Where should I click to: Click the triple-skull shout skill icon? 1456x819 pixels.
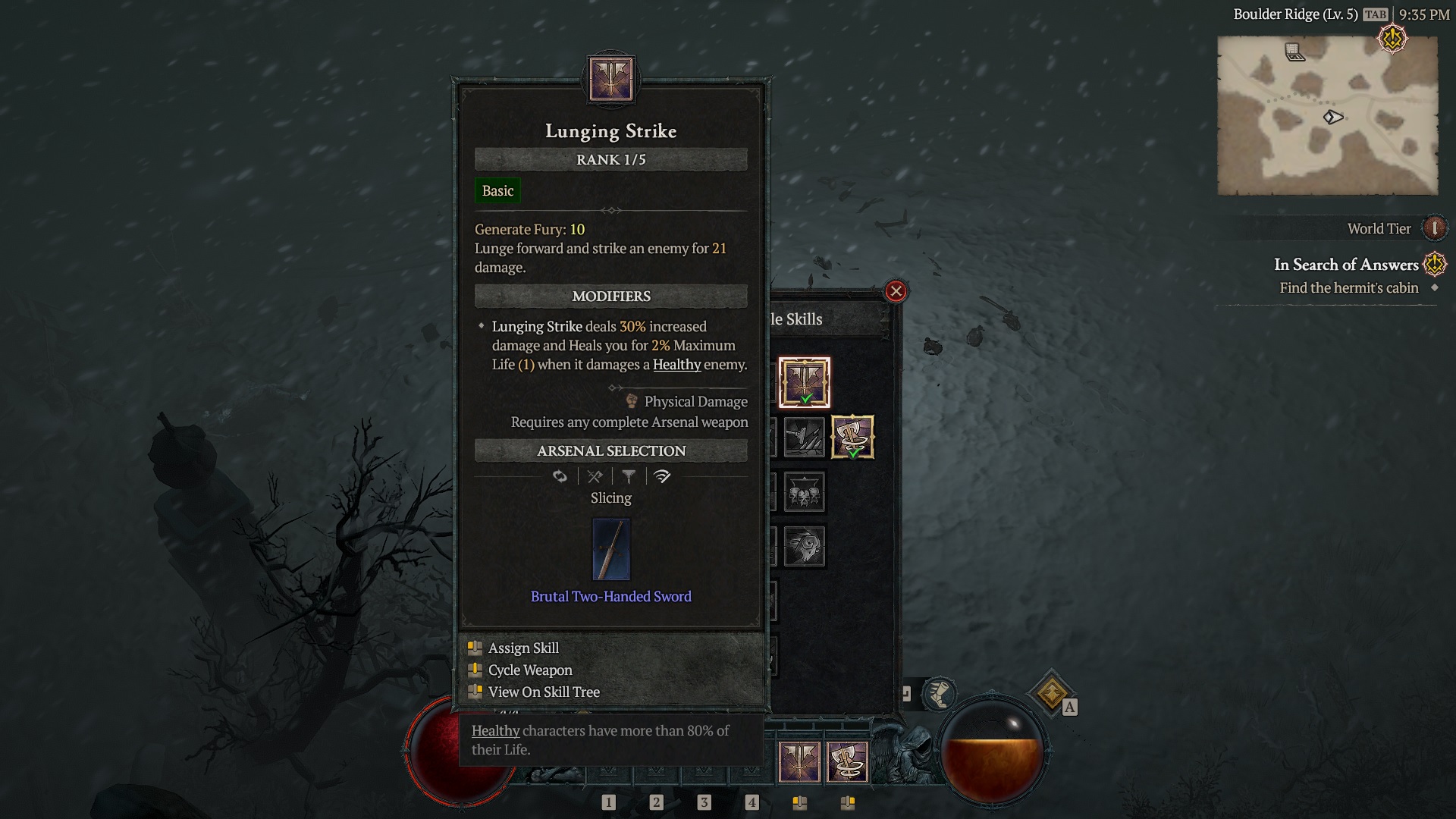pyautogui.click(x=803, y=491)
